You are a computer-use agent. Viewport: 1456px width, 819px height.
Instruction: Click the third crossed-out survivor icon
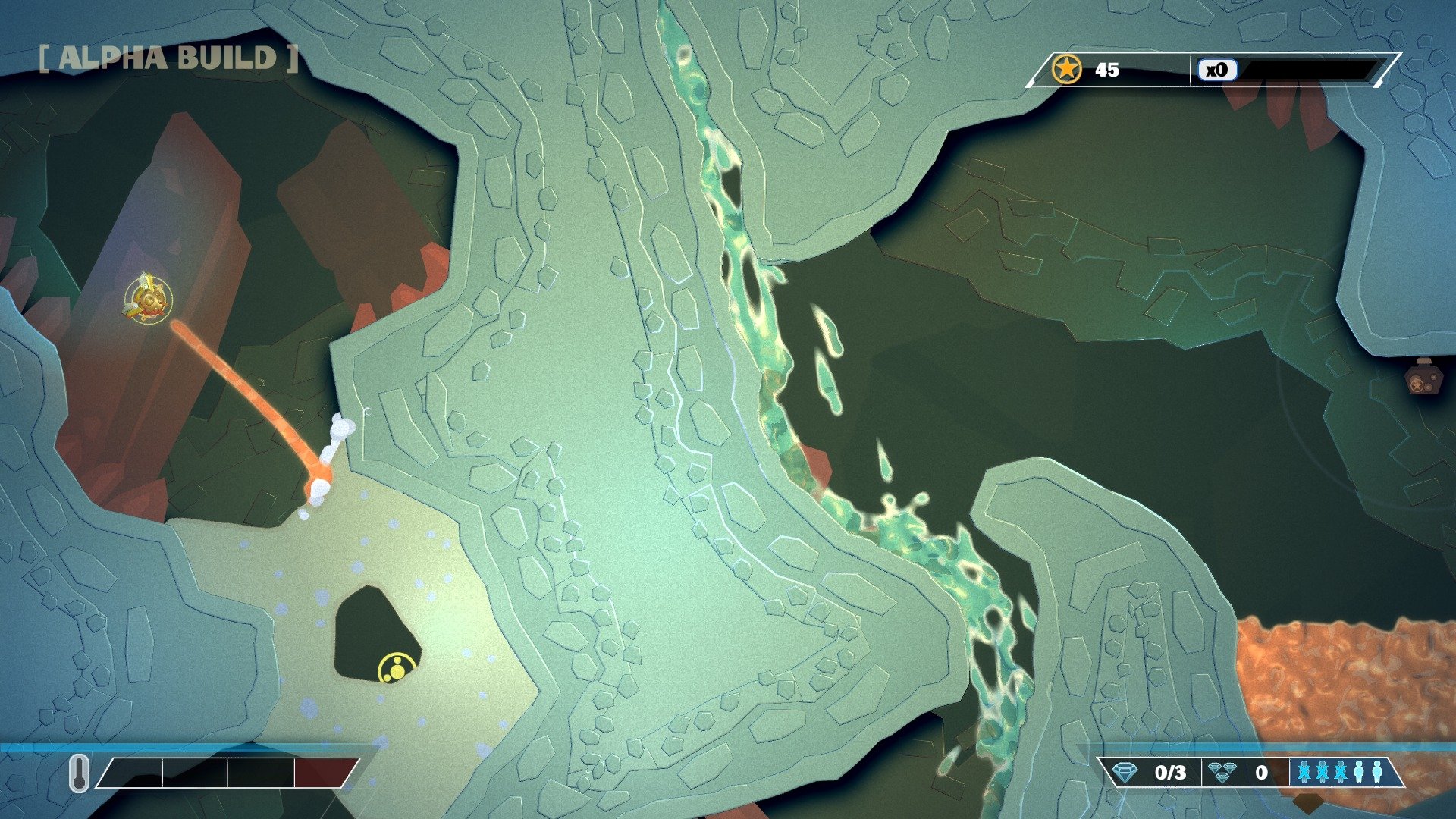1341,771
